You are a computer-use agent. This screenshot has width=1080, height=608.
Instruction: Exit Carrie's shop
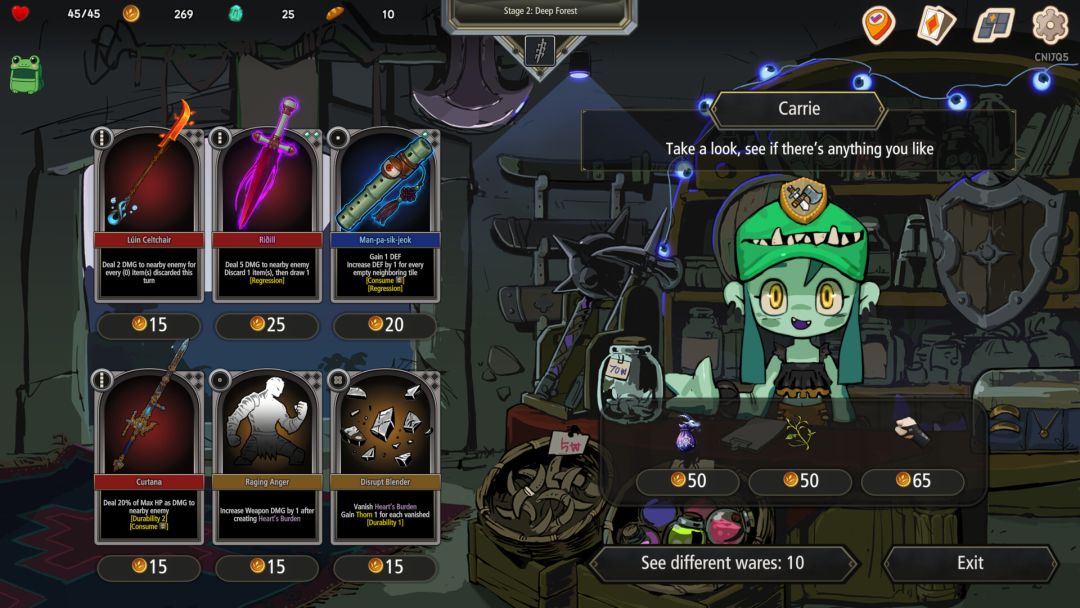[969, 563]
